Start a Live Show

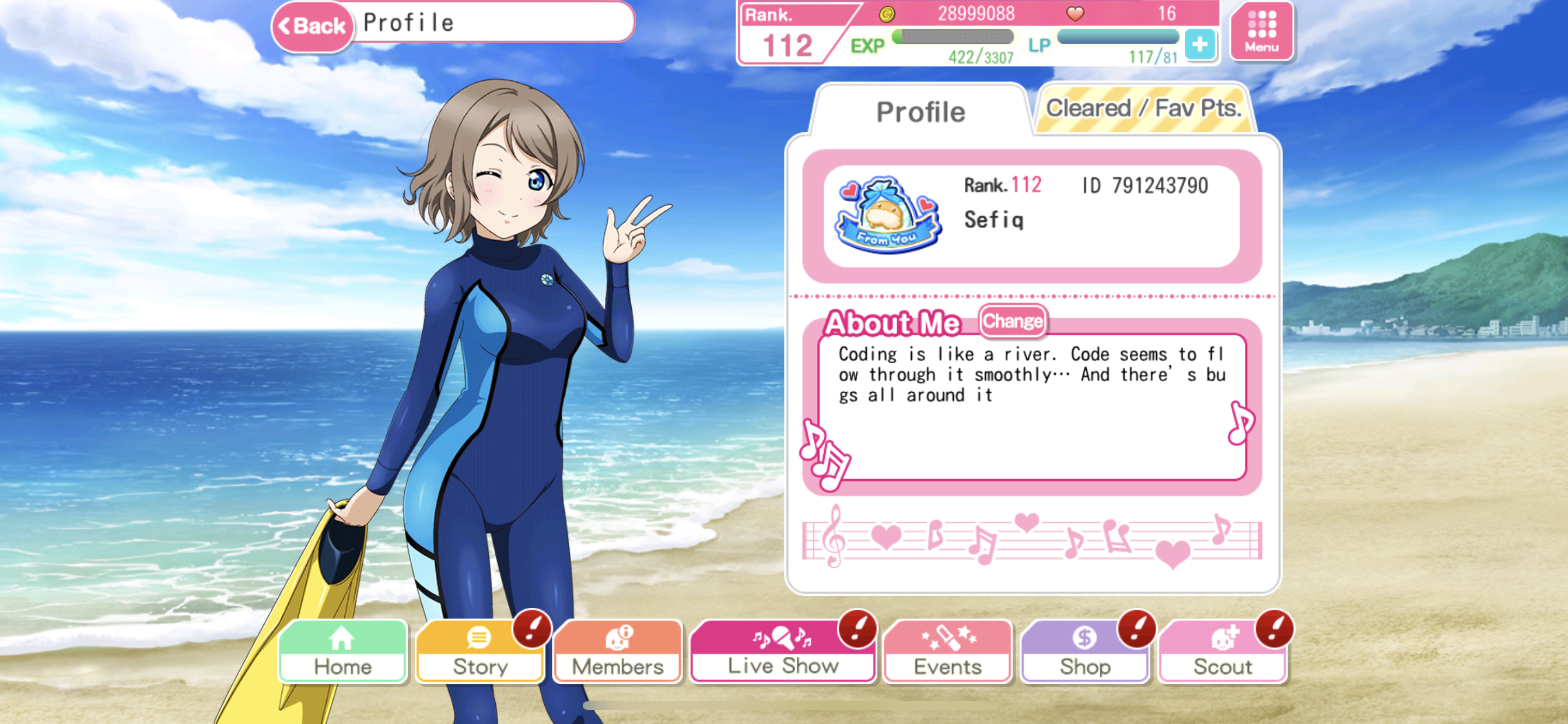point(783,652)
